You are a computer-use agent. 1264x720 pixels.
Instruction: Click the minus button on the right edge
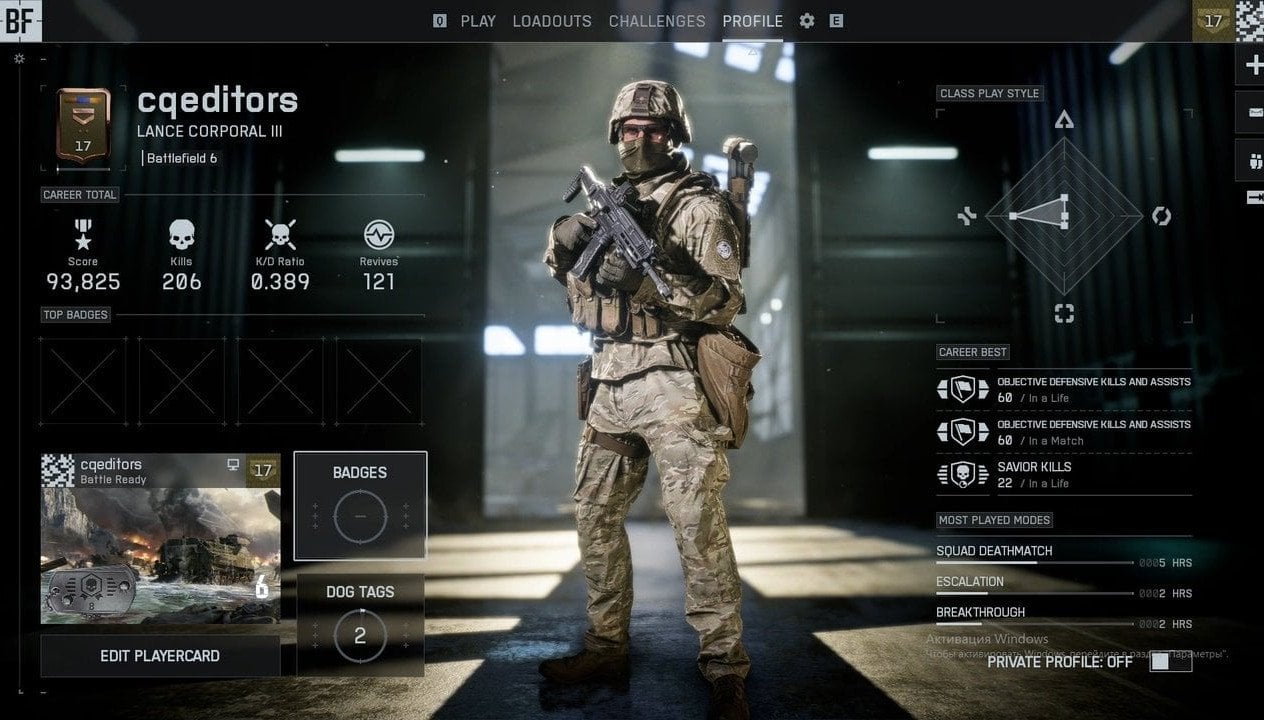pos(1252,112)
